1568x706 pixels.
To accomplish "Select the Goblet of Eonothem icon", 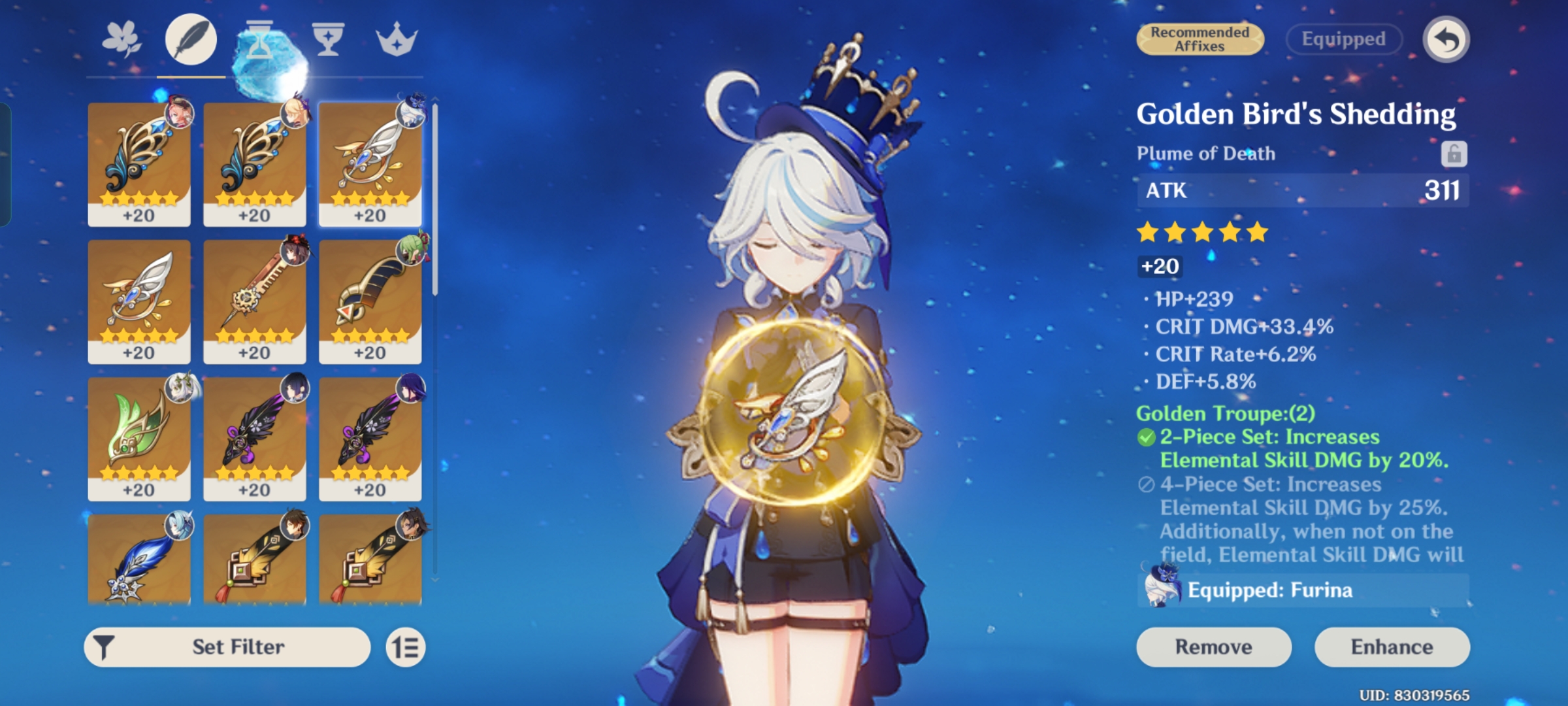I will [329, 39].
